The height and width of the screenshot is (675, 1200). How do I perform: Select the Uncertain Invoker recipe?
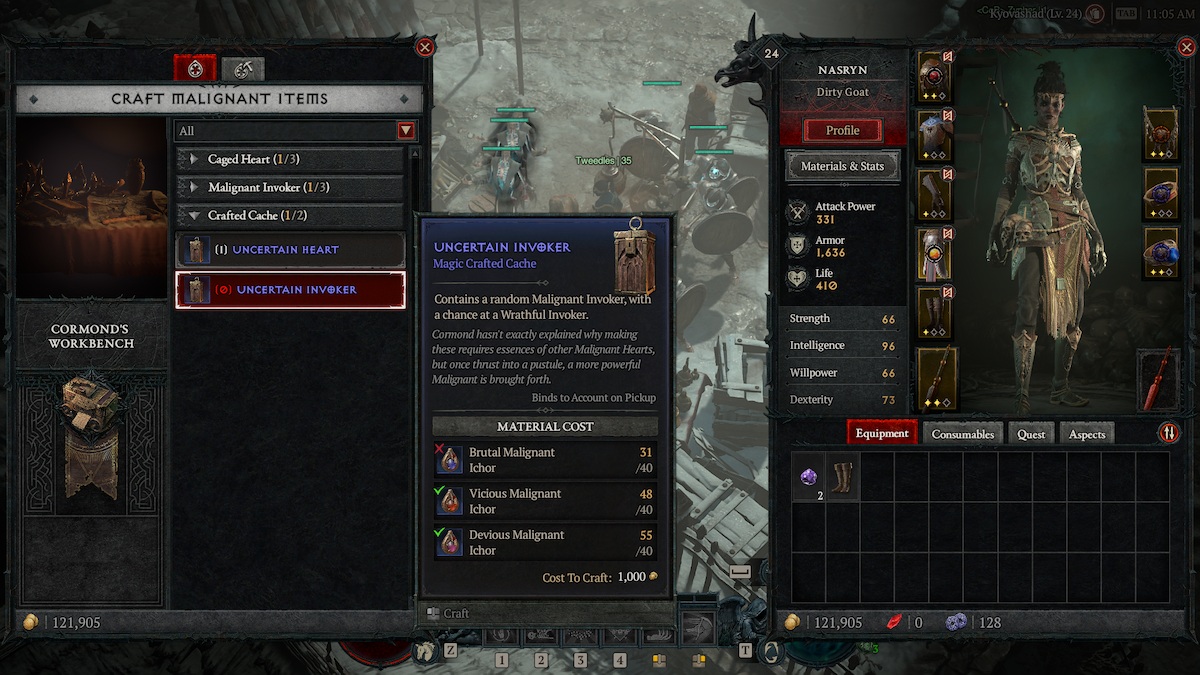click(x=290, y=290)
